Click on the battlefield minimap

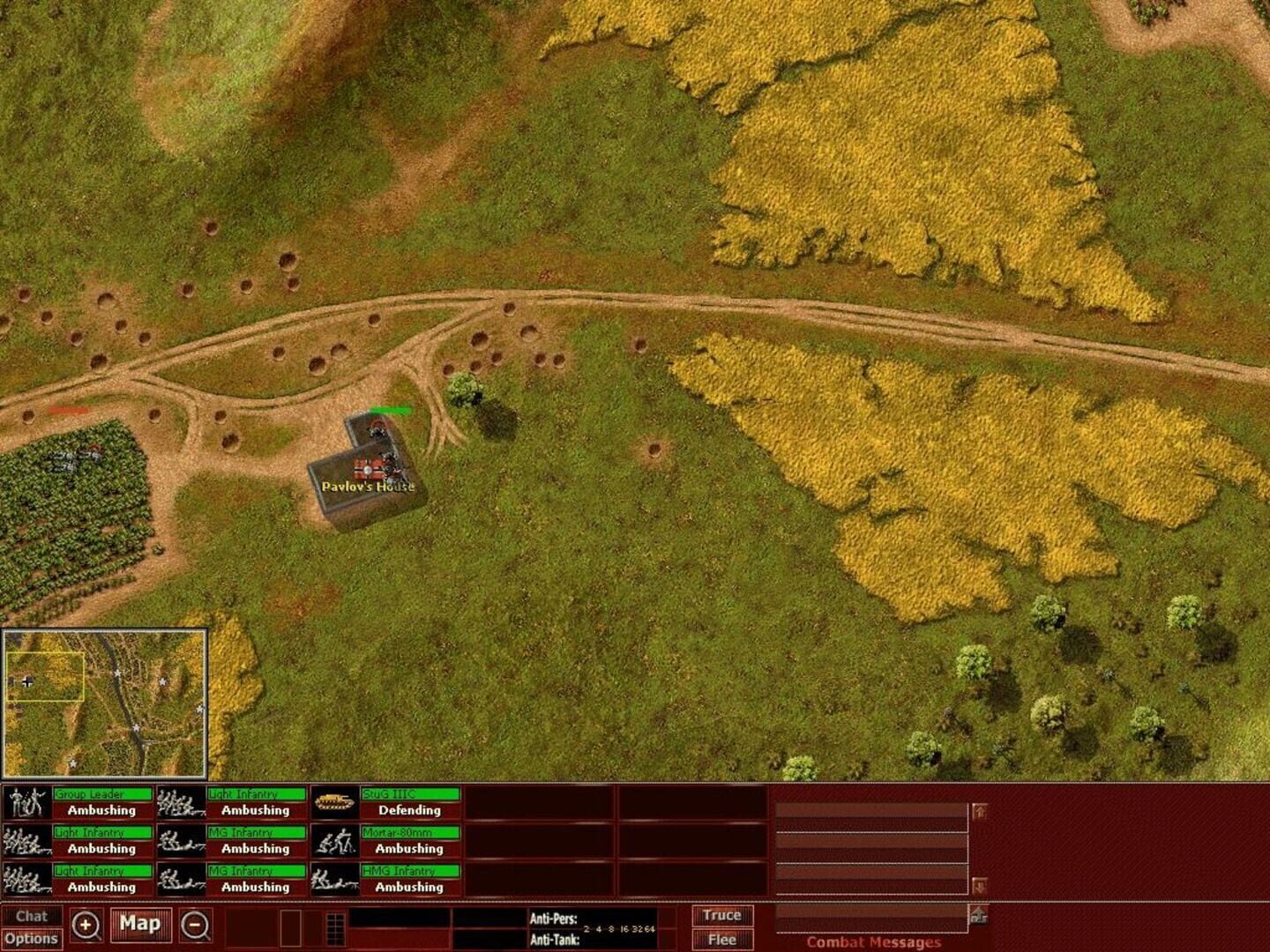click(104, 703)
